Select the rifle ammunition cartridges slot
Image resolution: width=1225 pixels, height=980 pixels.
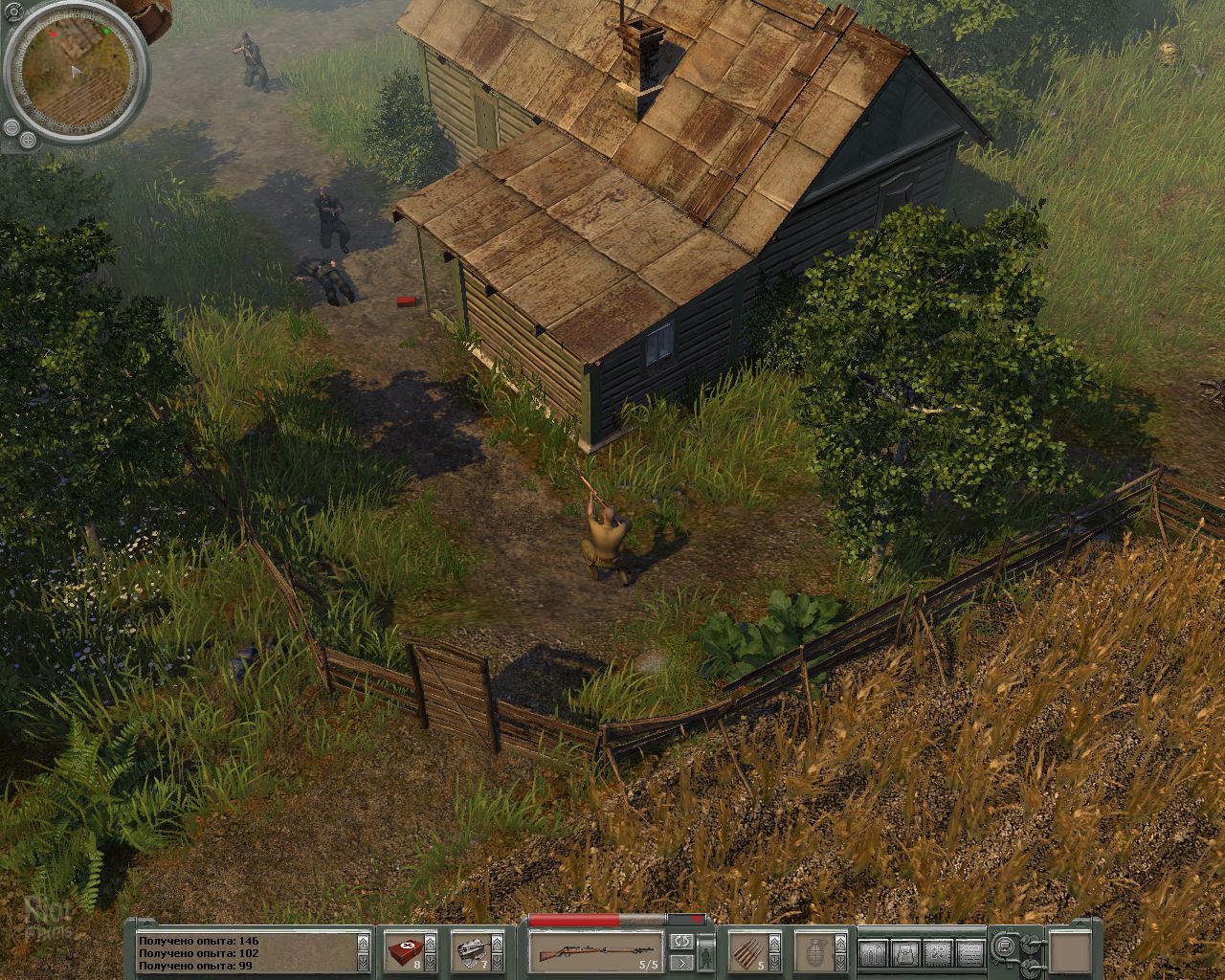(x=749, y=952)
